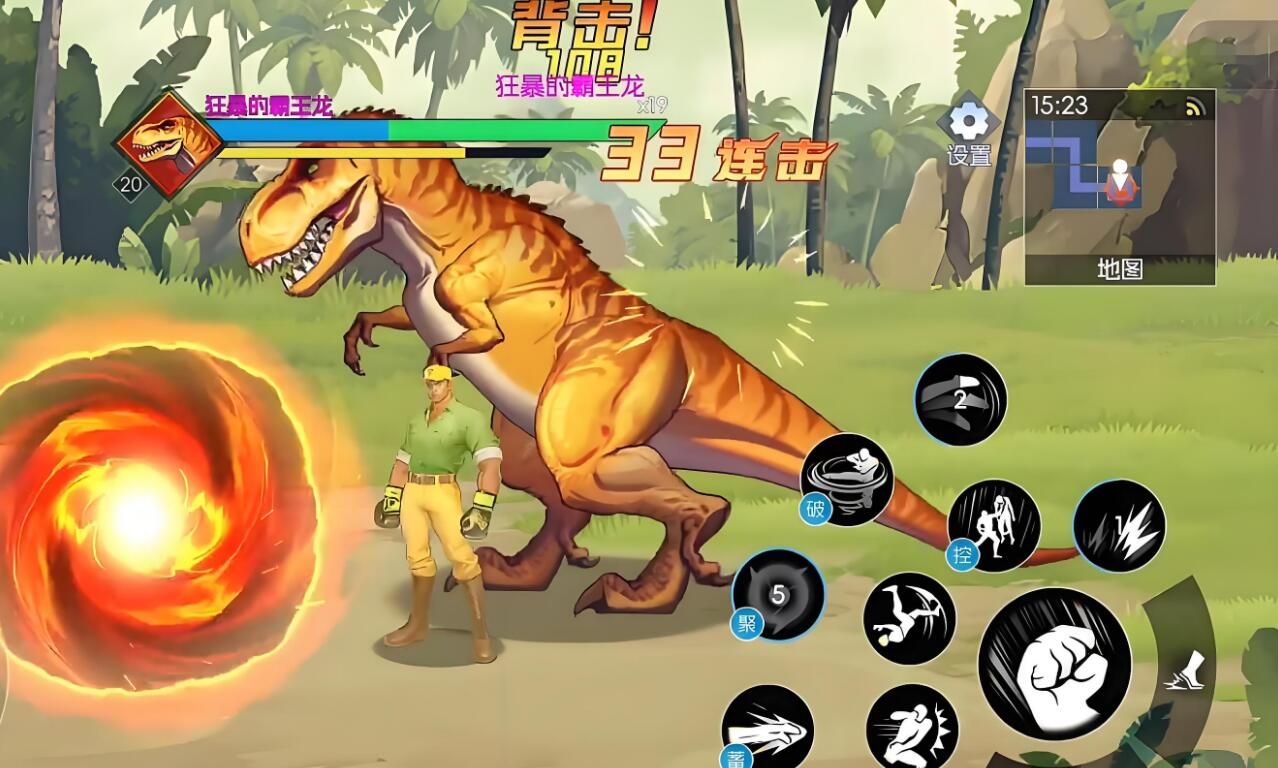Use the flip kick skill
Image resolution: width=1278 pixels, height=768 pixels.
(x=909, y=618)
